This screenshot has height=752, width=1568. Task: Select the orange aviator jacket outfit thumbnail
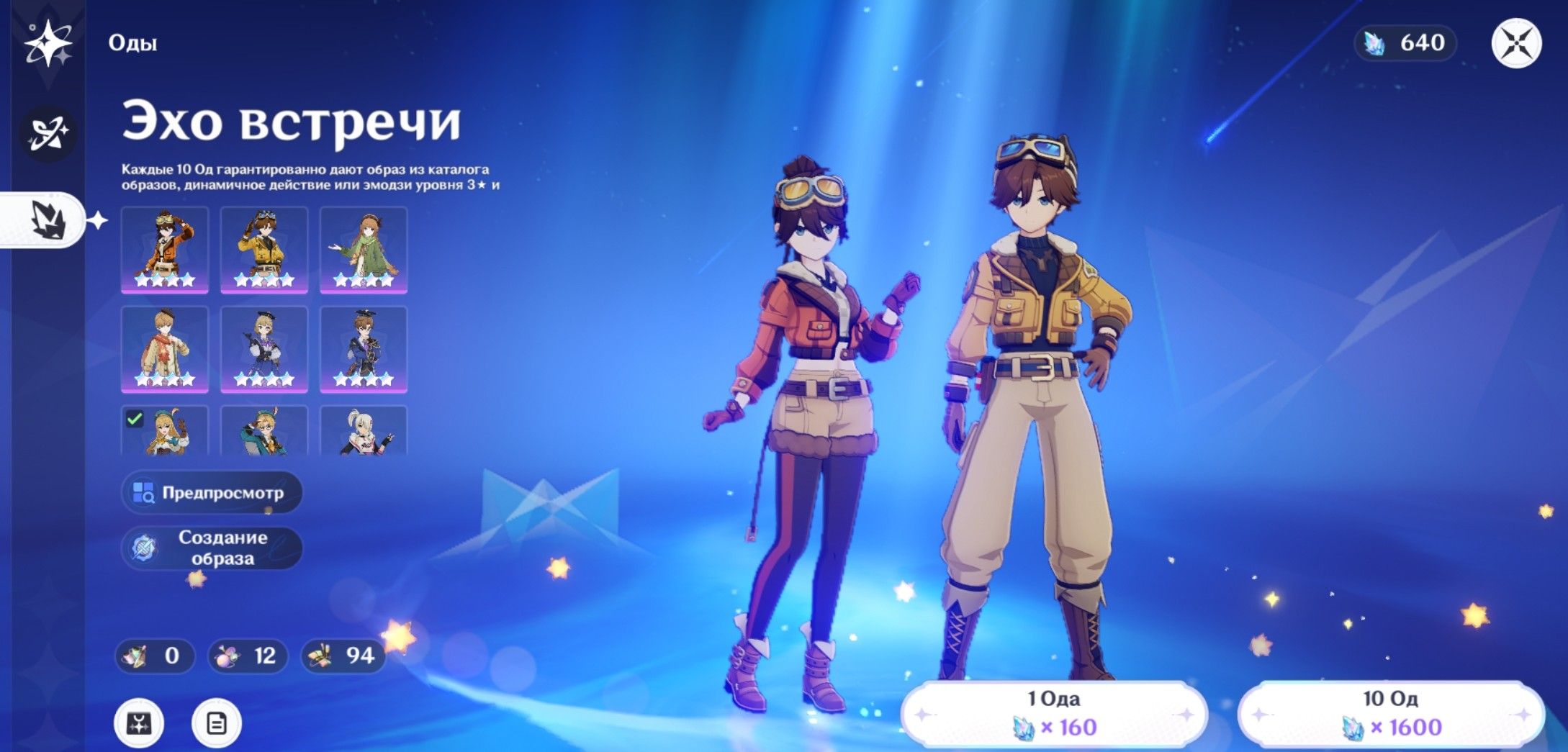[x=165, y=250]
